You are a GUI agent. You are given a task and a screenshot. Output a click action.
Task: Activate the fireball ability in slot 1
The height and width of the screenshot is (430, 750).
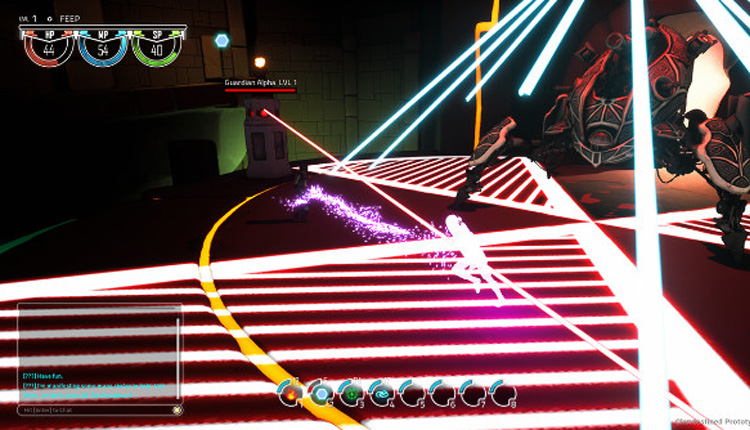(x=290, y=394)
